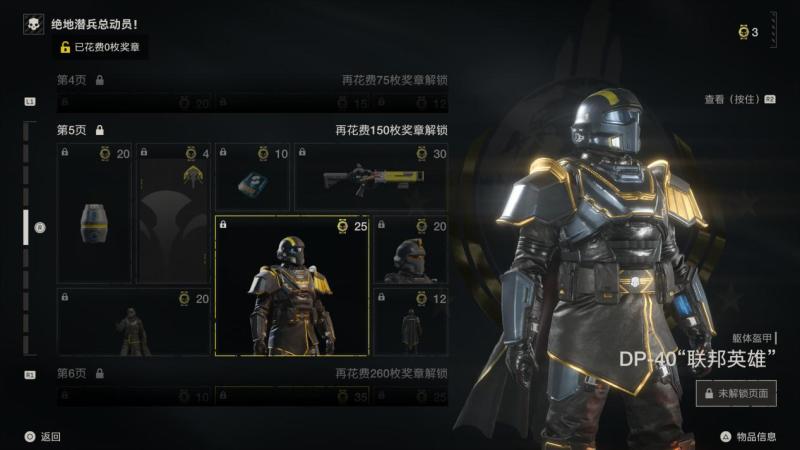Click the 未解锁页面 locked page button
Screen dimensions: 800x450
736,393
